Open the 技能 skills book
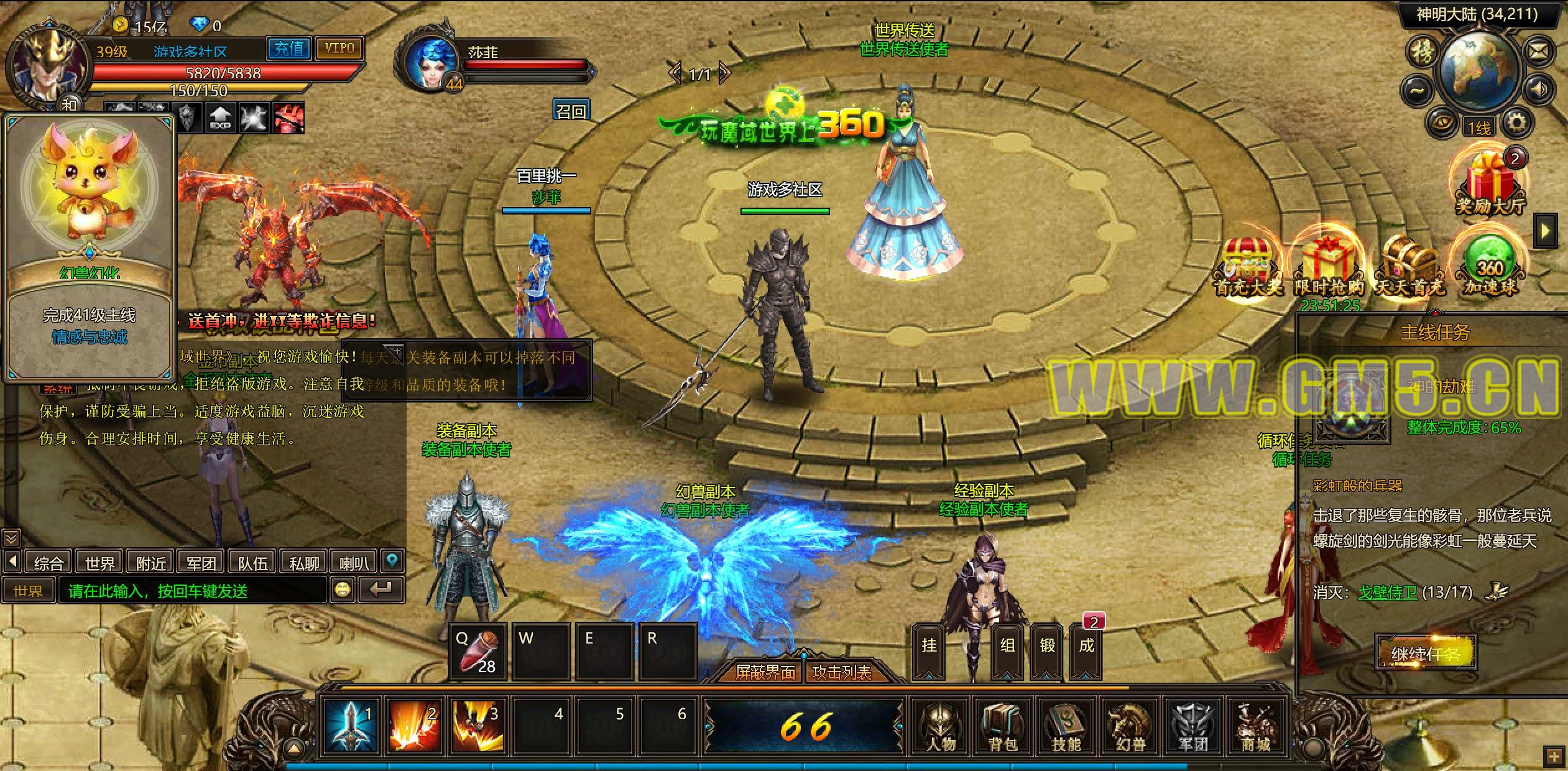The image size is (1568, 771). coord(1066,726)
